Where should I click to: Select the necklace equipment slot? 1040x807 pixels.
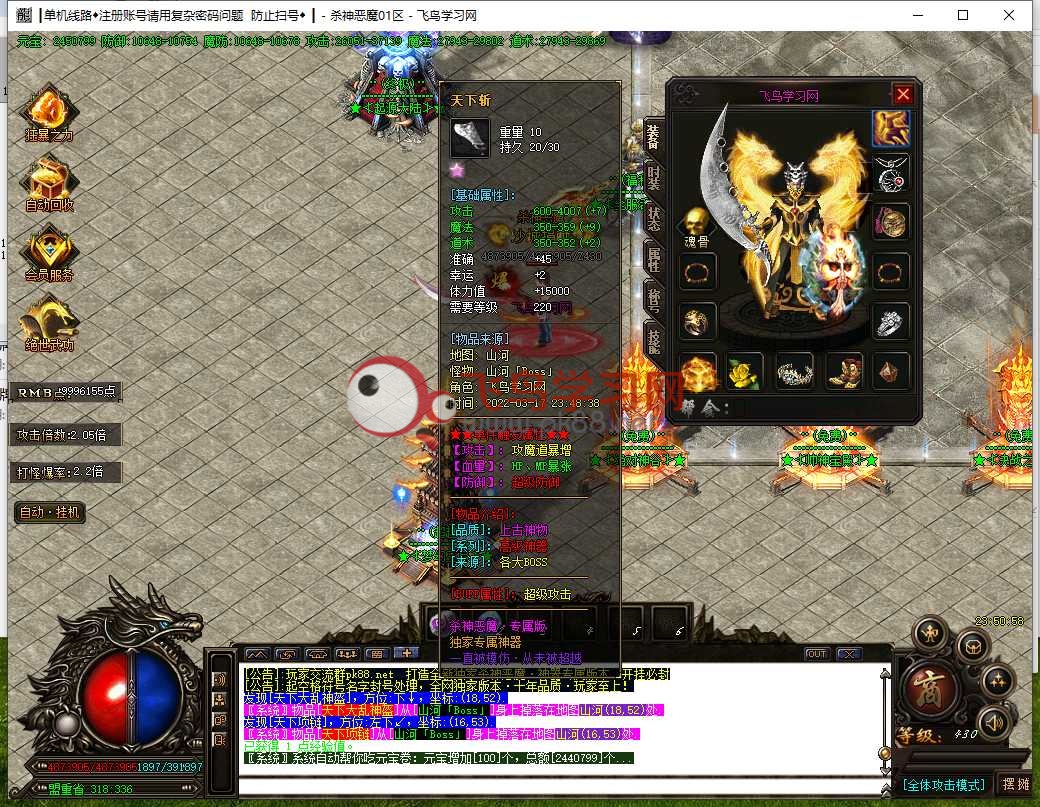point(890,174)
